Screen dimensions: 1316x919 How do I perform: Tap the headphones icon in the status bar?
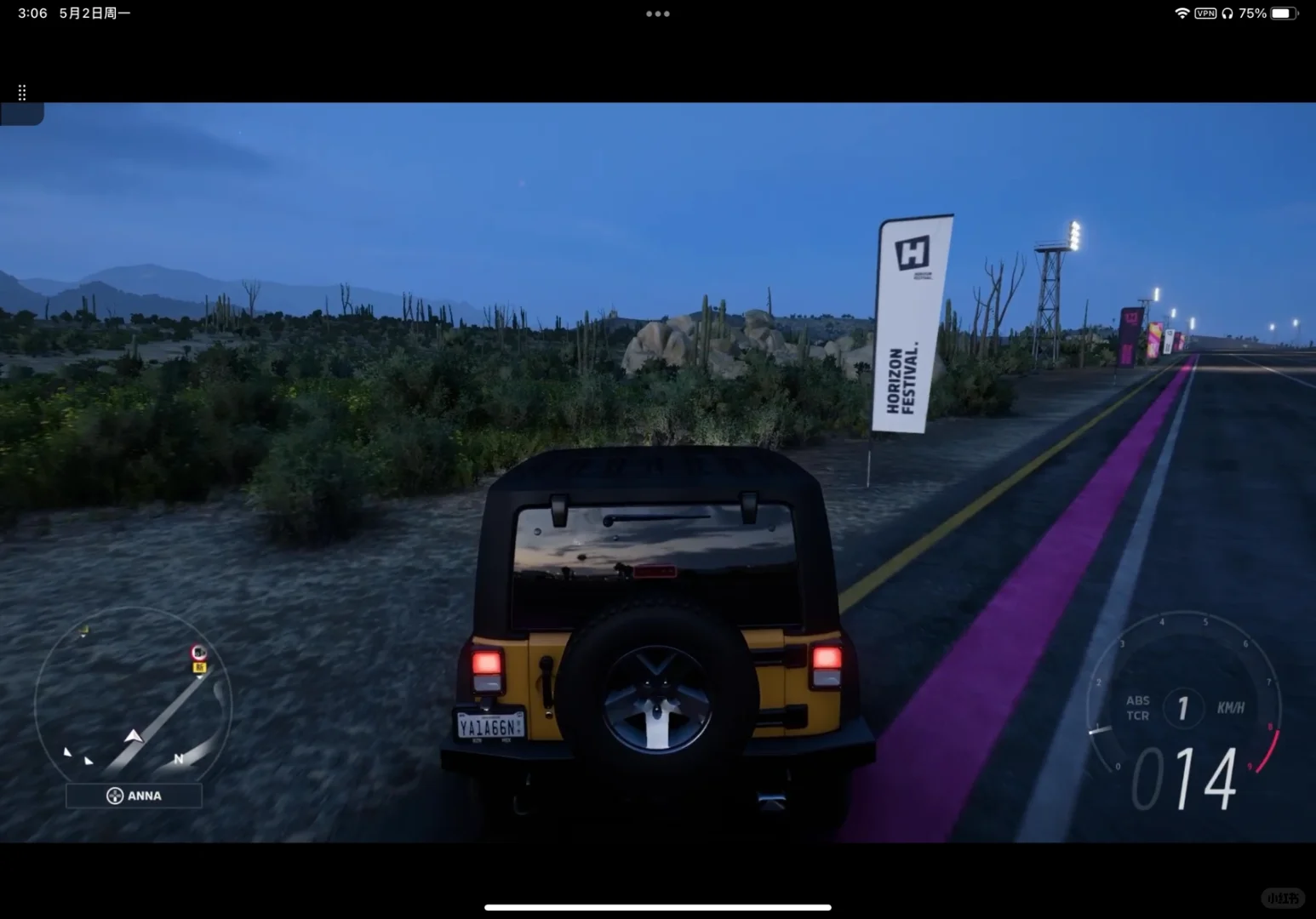pyautogui.click(x=1227, y=13)
